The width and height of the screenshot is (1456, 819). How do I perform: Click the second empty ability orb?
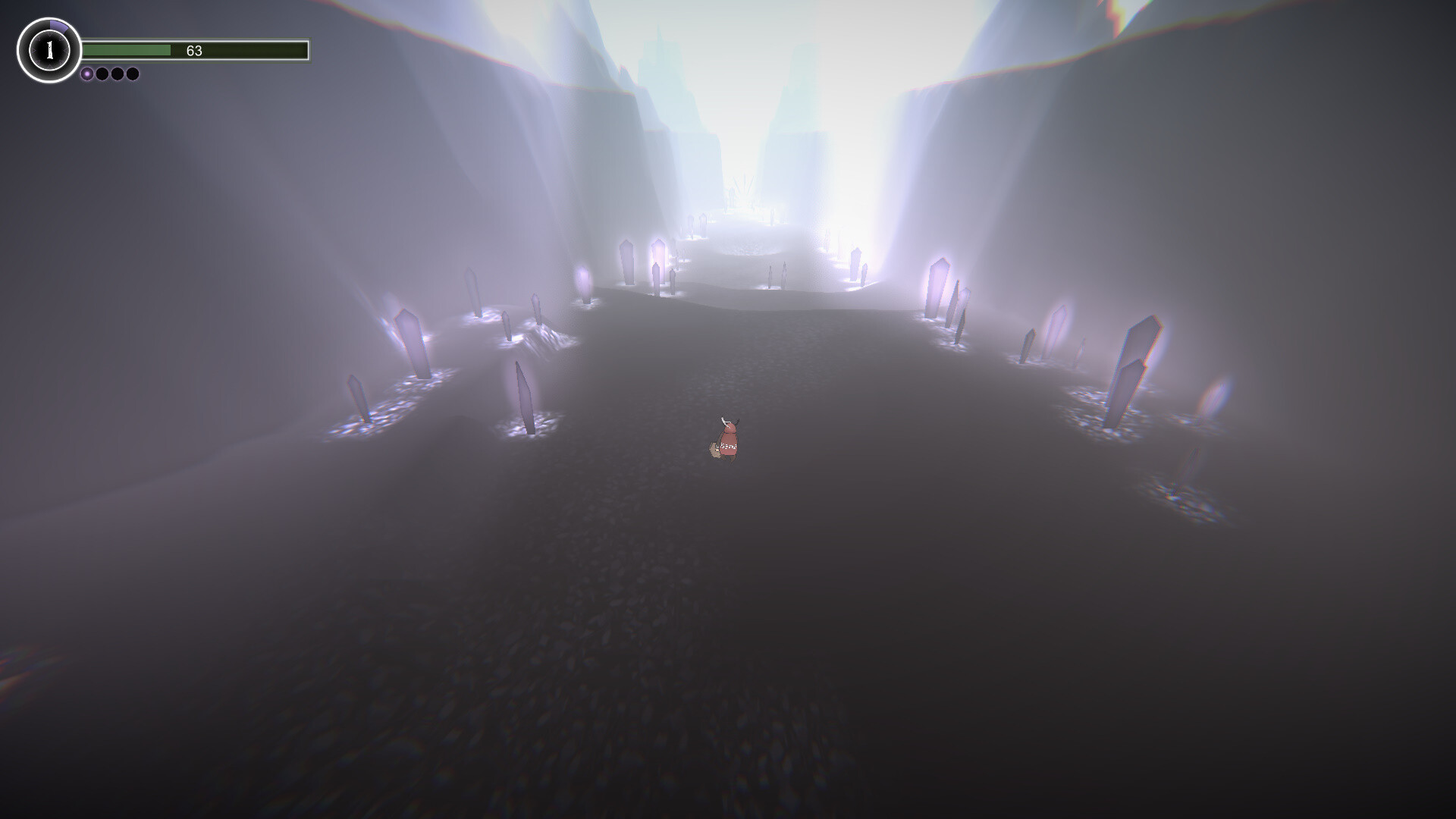pyautogui.click(x=119, y=73)
